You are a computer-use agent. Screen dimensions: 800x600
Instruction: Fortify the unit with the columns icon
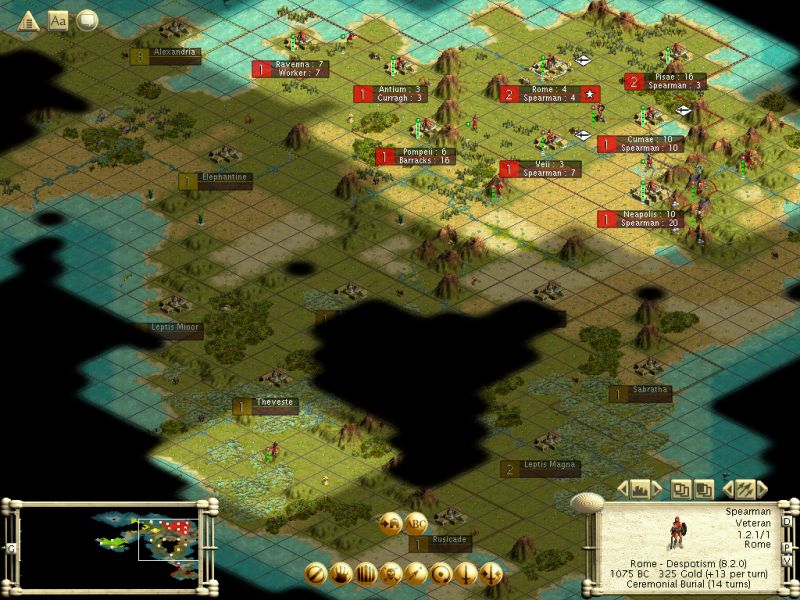(x=366, y=574)
